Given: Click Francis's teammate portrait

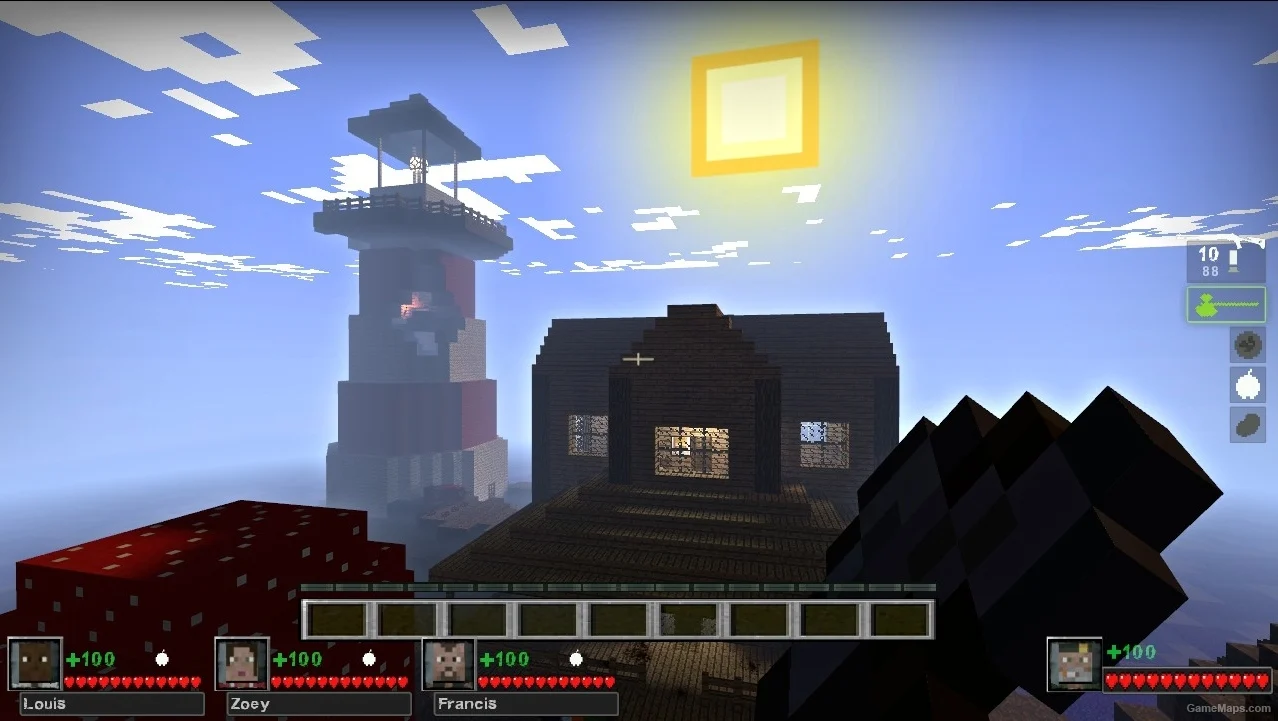Looking at the screenshot, I should point(449,664).
